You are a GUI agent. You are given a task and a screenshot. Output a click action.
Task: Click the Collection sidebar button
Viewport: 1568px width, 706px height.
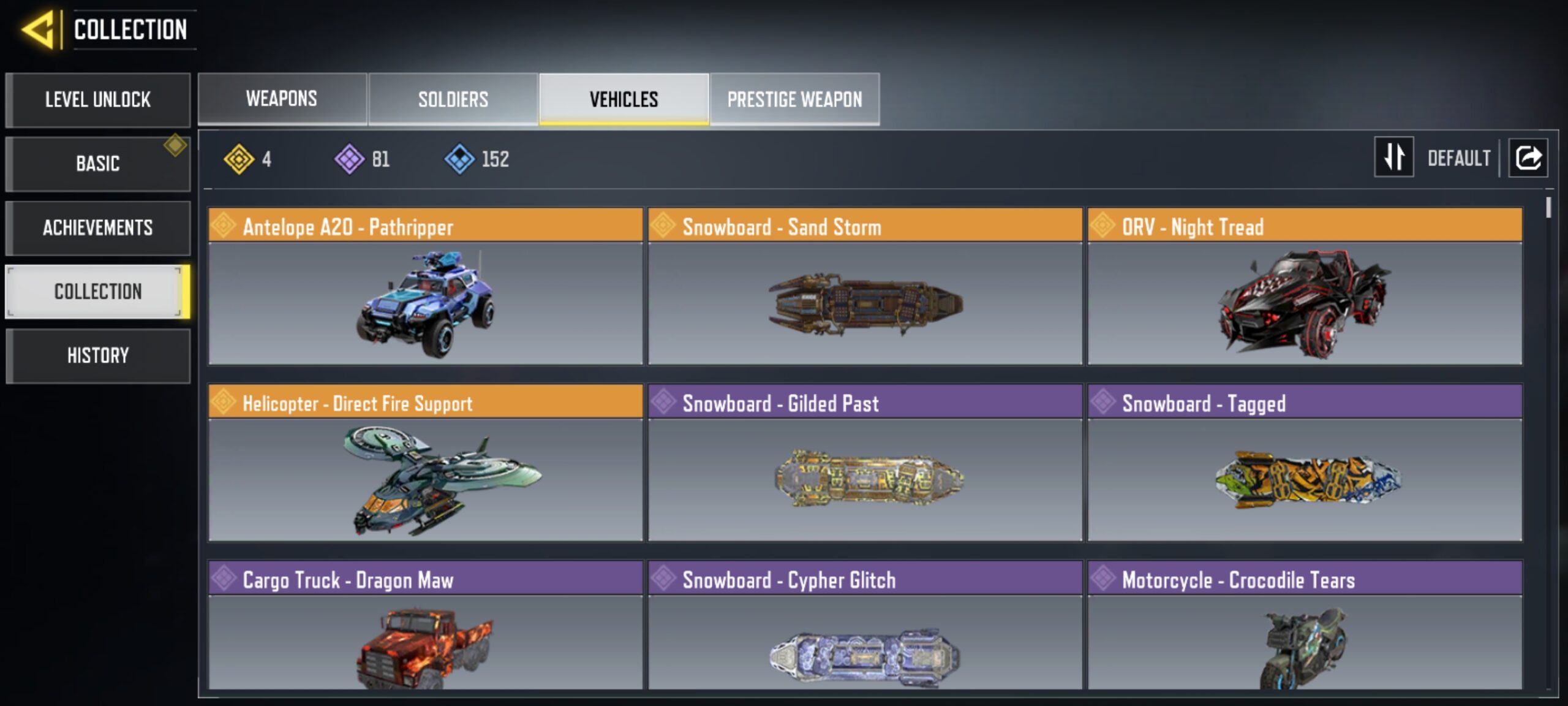pos(98,292)
